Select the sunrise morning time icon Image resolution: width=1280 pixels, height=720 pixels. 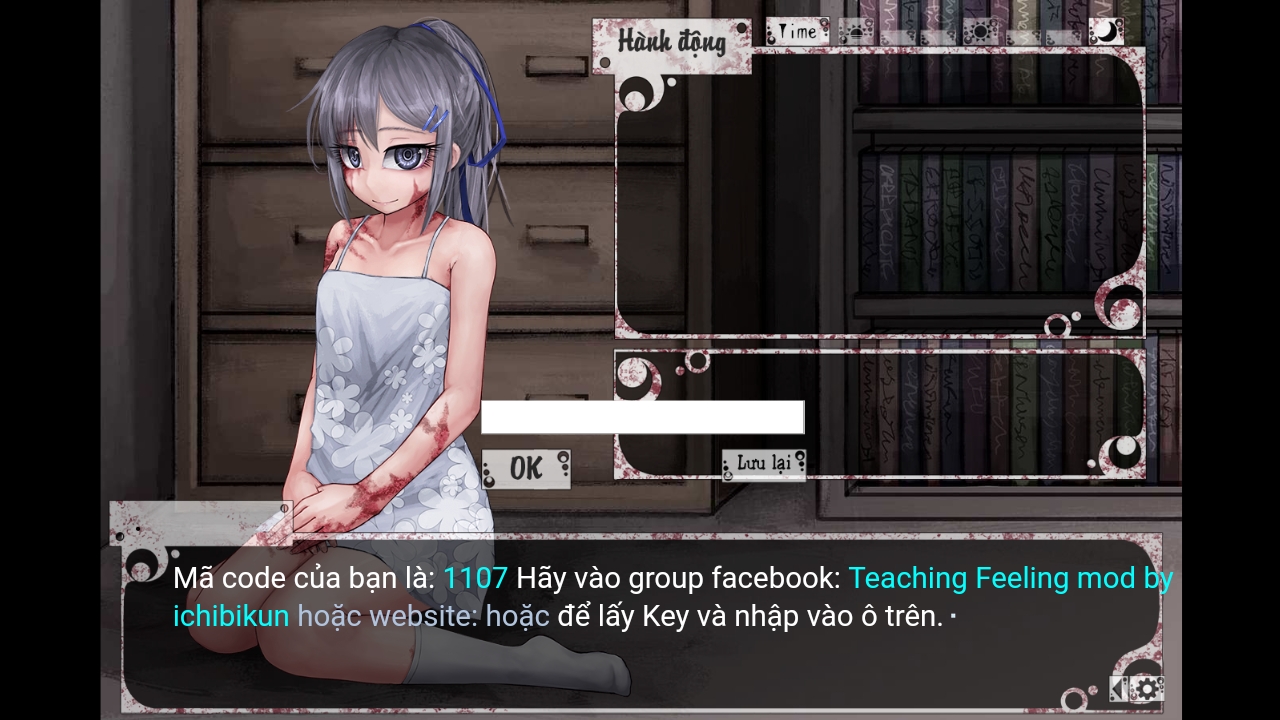pos(855,32)
